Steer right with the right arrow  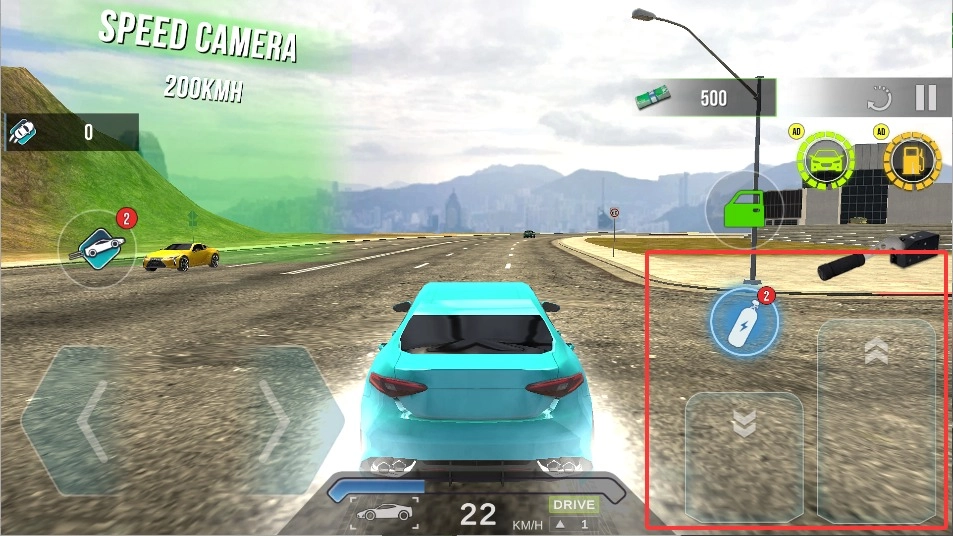[268, 419]
